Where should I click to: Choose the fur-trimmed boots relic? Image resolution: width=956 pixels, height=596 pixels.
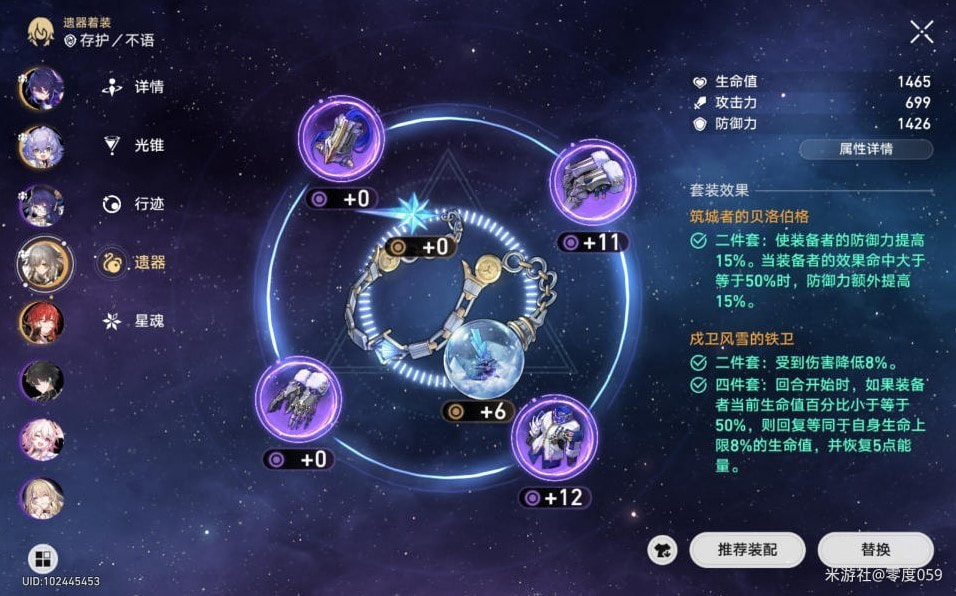pos(296,400)
